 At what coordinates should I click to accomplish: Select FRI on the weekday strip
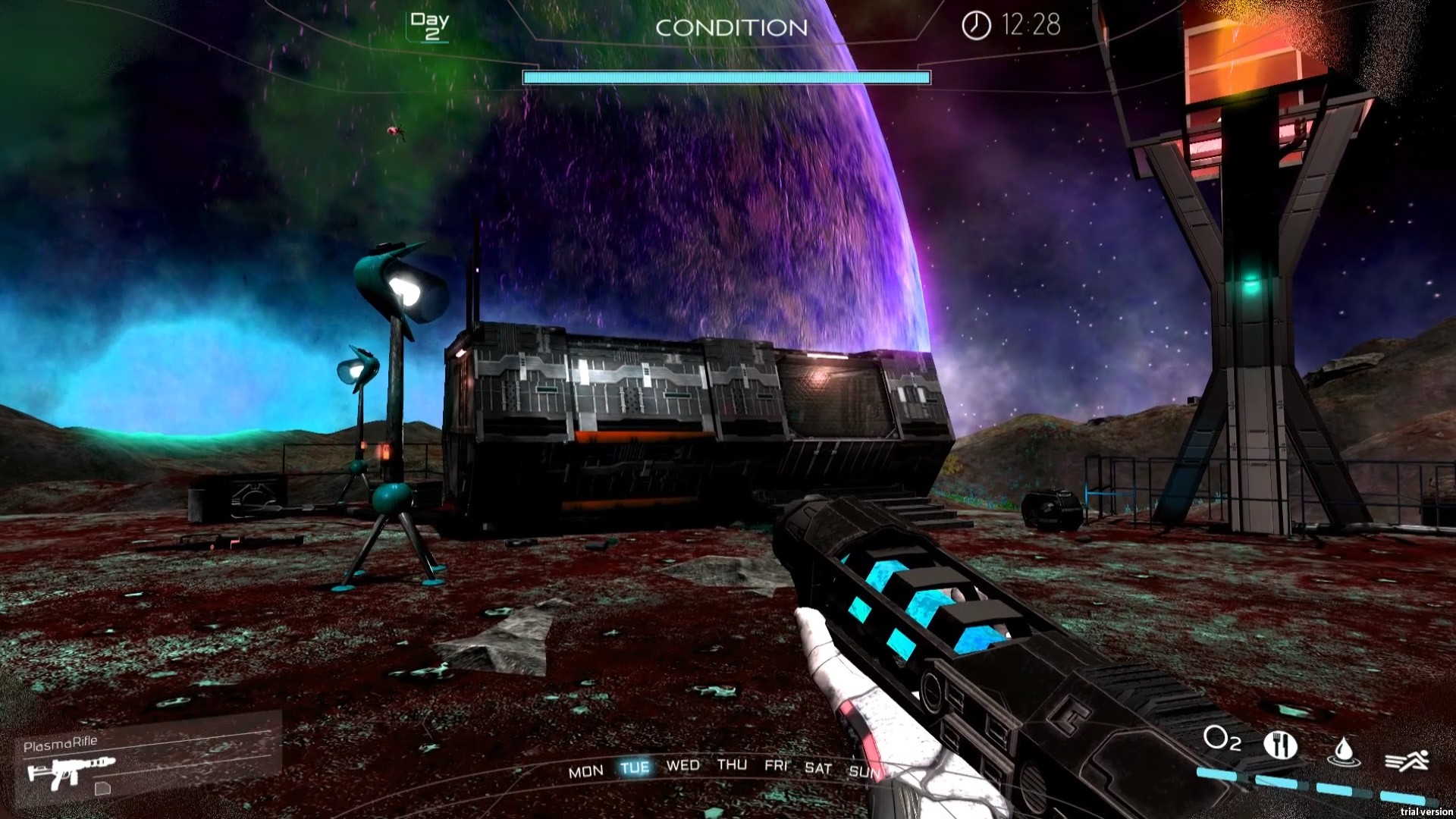pos(776,765)
